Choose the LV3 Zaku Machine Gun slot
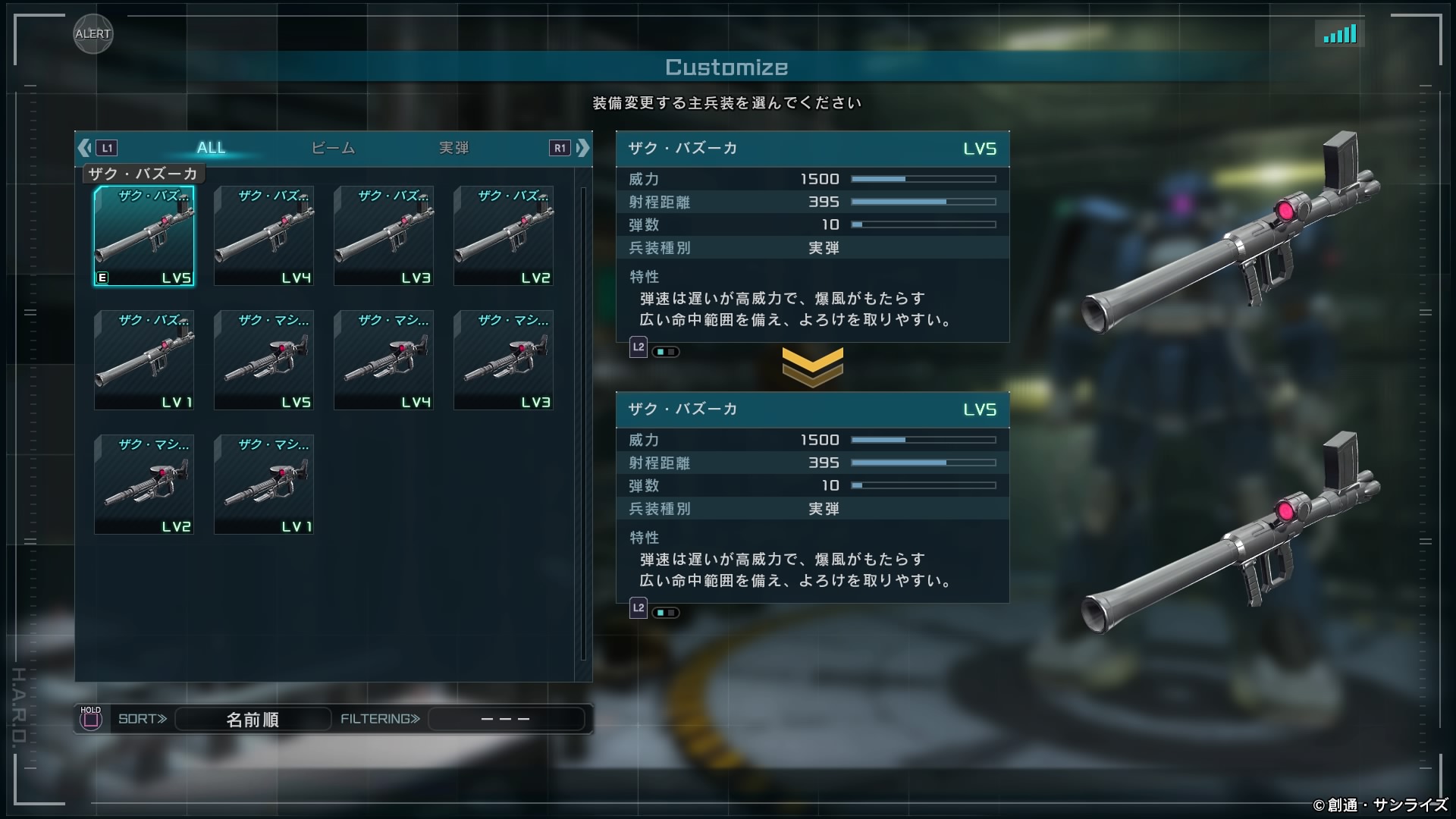The width and height of the screenshot is (1456, 819). click(504, 360)
